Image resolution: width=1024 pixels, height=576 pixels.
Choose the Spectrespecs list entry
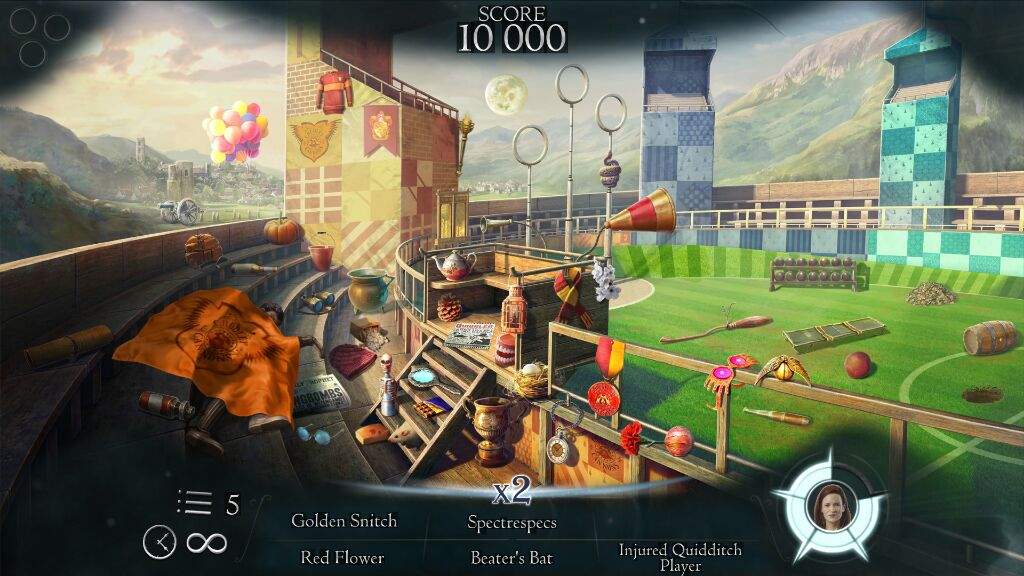512,522
